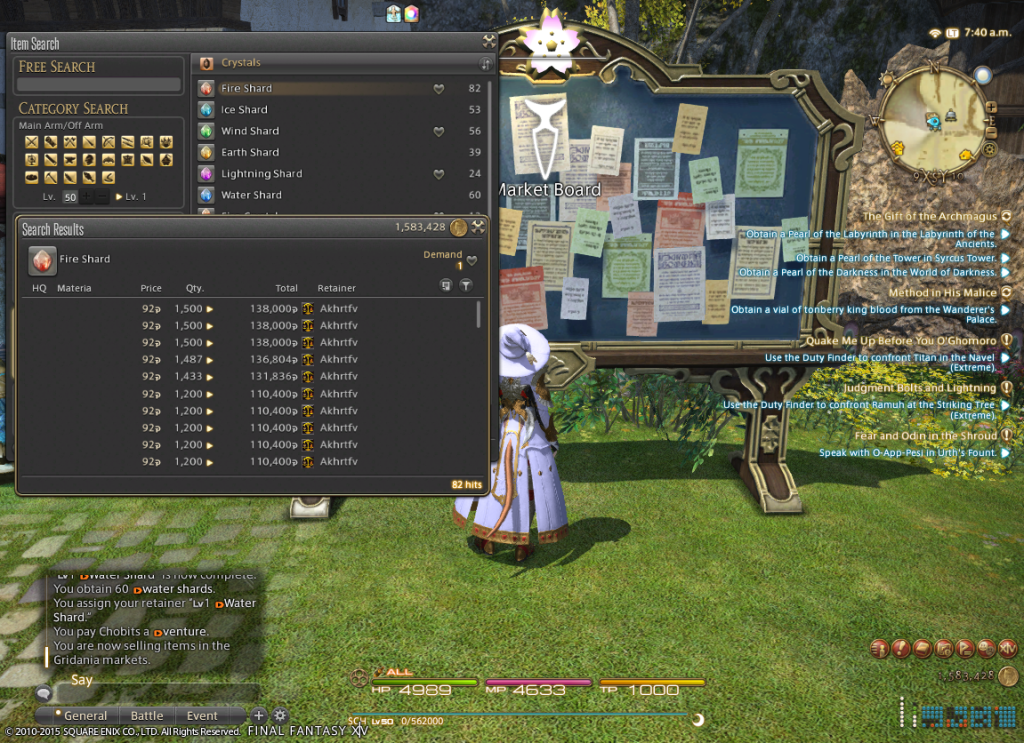The width and height of the screenshot is (1024, 743).
Task: Open the chat log settings gear
Action: 280,716
